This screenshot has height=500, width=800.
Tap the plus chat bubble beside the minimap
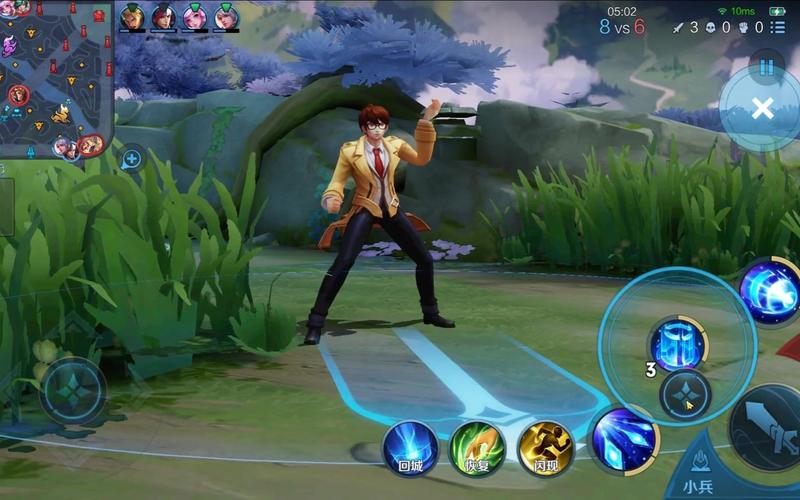pyautogui.click(x=131, y=158)
